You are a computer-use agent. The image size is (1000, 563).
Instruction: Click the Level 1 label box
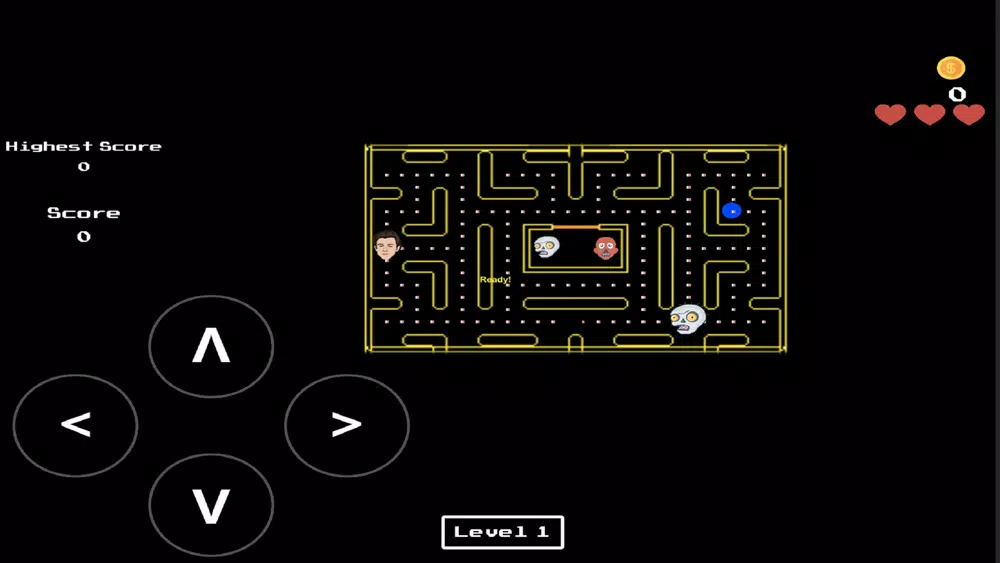pyautogui.click(x=502, y=532)
